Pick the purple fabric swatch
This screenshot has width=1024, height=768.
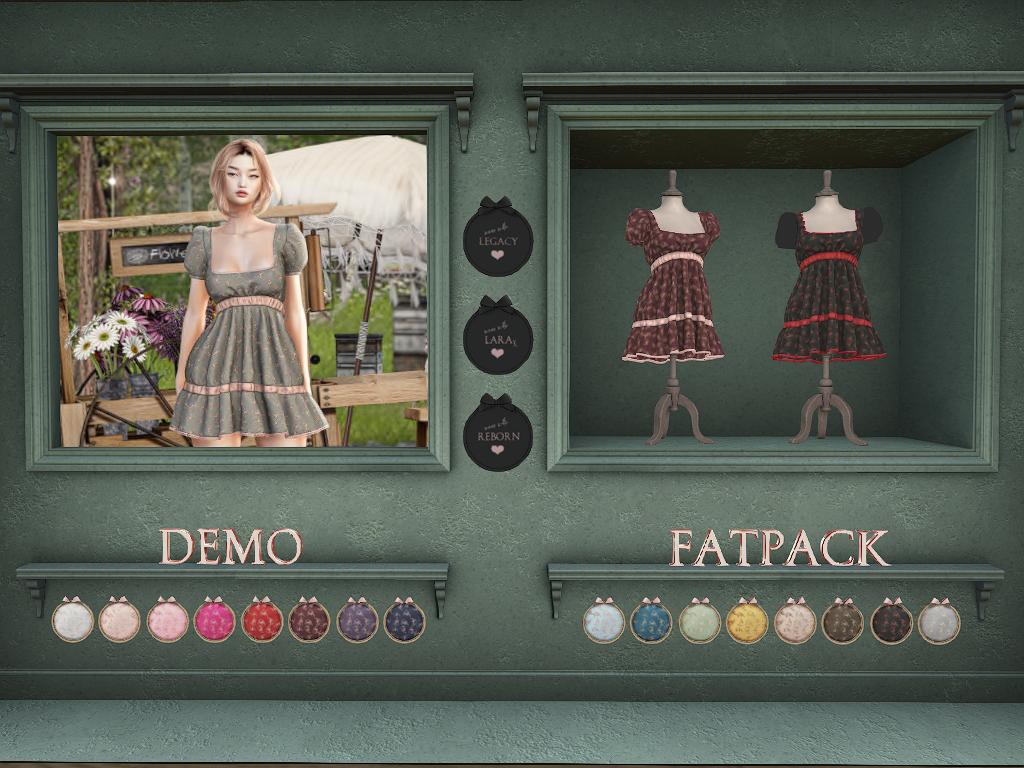(357, 621)
